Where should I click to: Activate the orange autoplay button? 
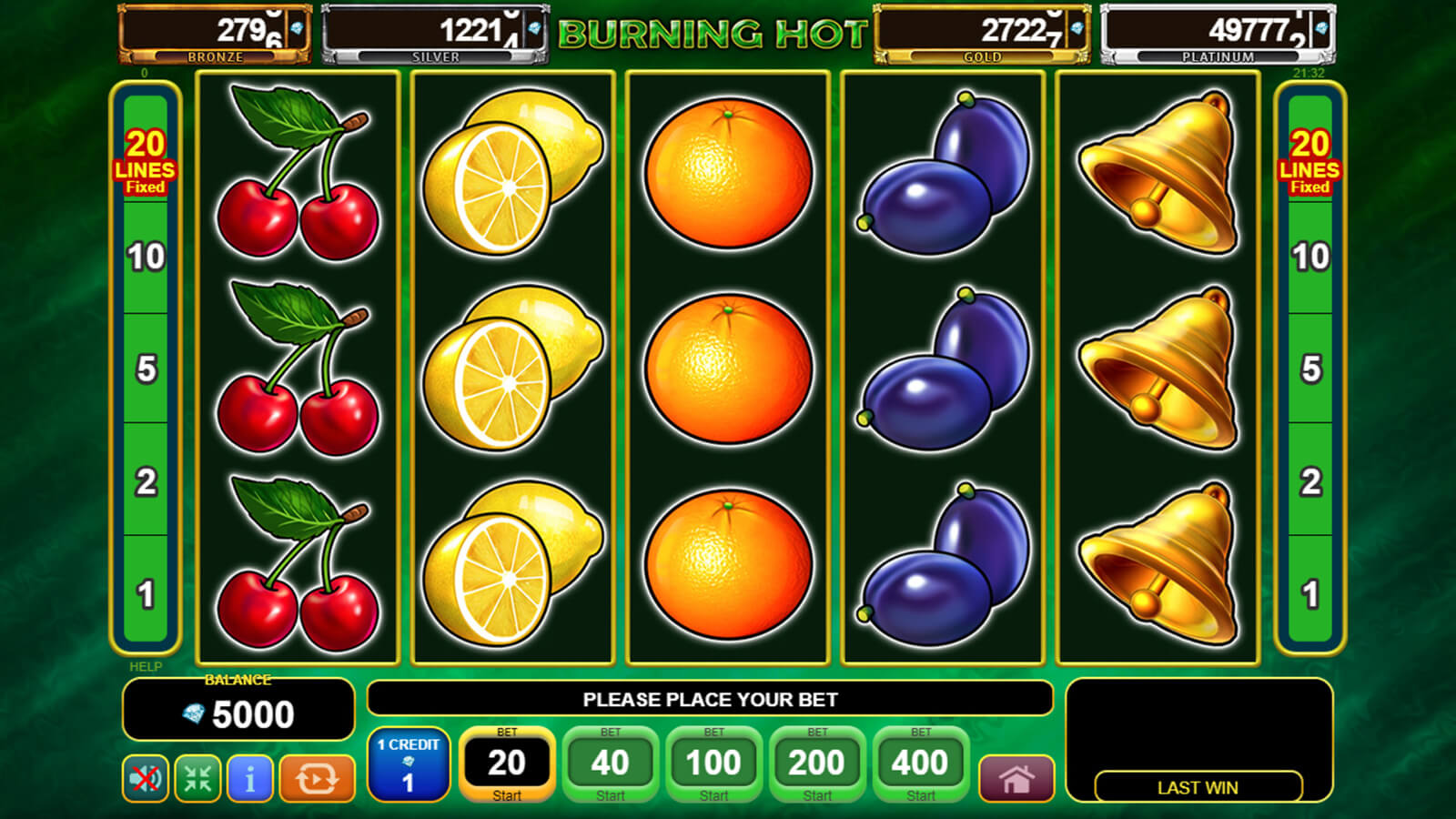pyautogui.click(x=317, y=779)
